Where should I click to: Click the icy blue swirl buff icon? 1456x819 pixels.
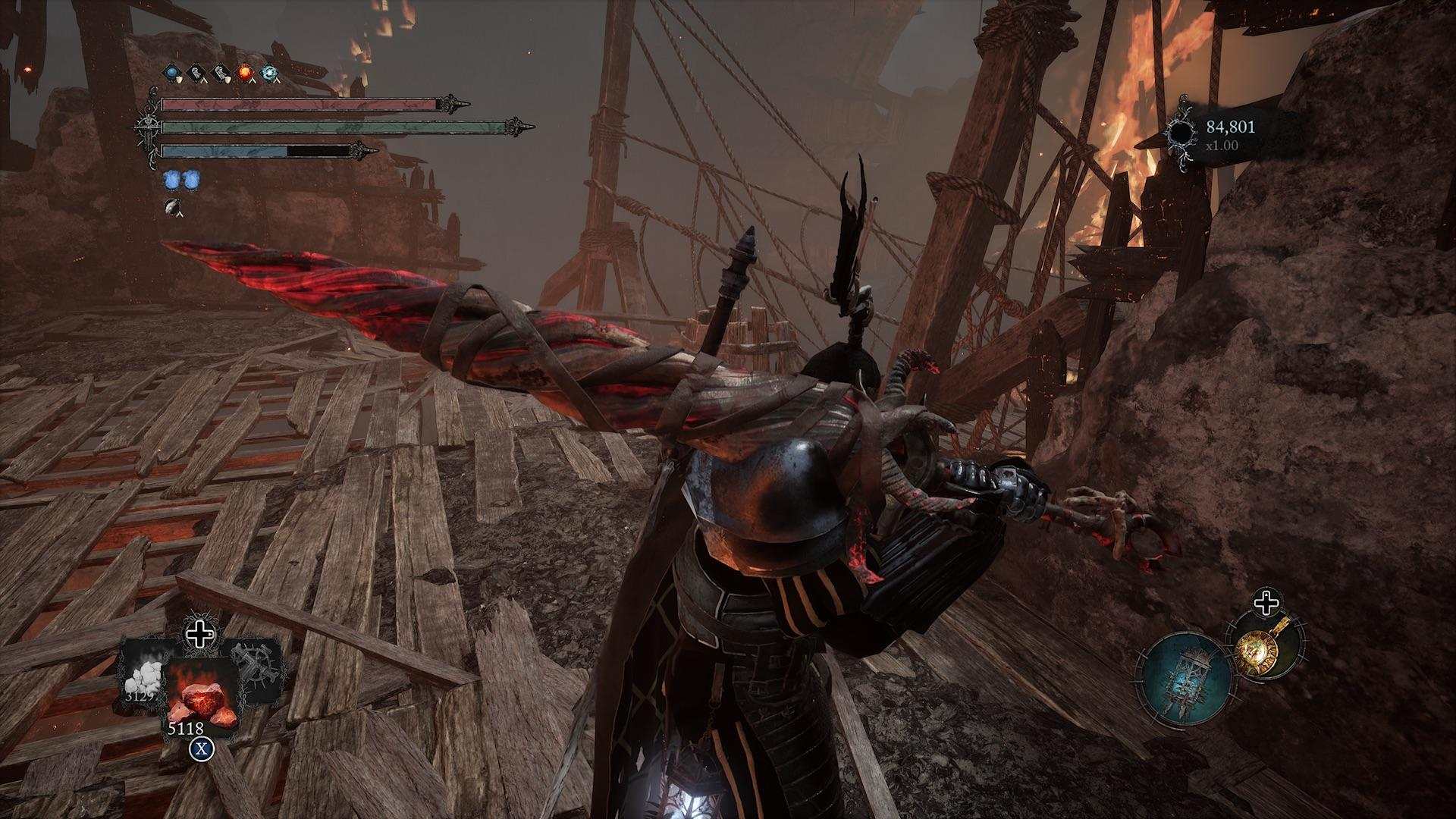point(269,73)
